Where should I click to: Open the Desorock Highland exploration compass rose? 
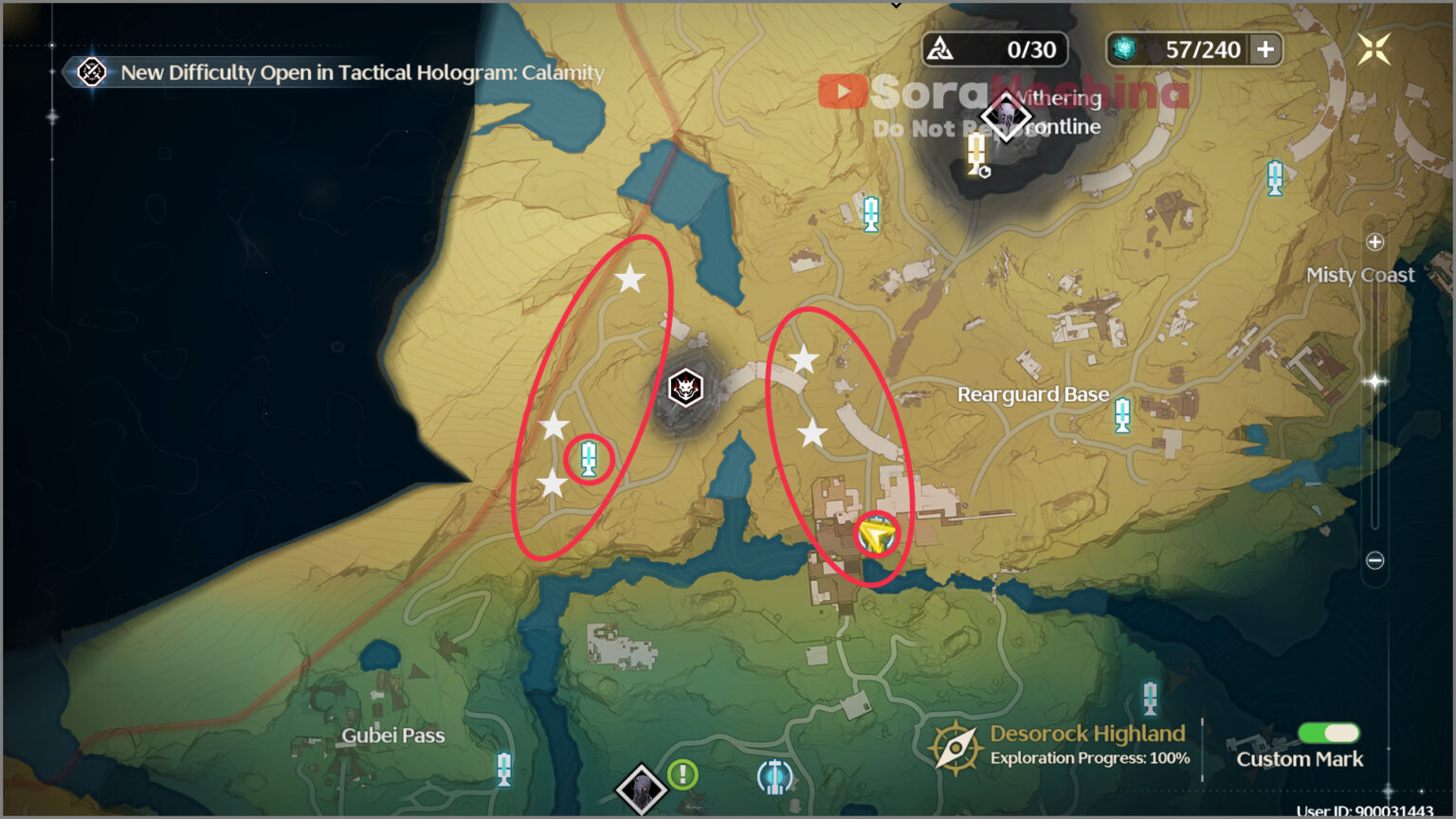point(956,745)
